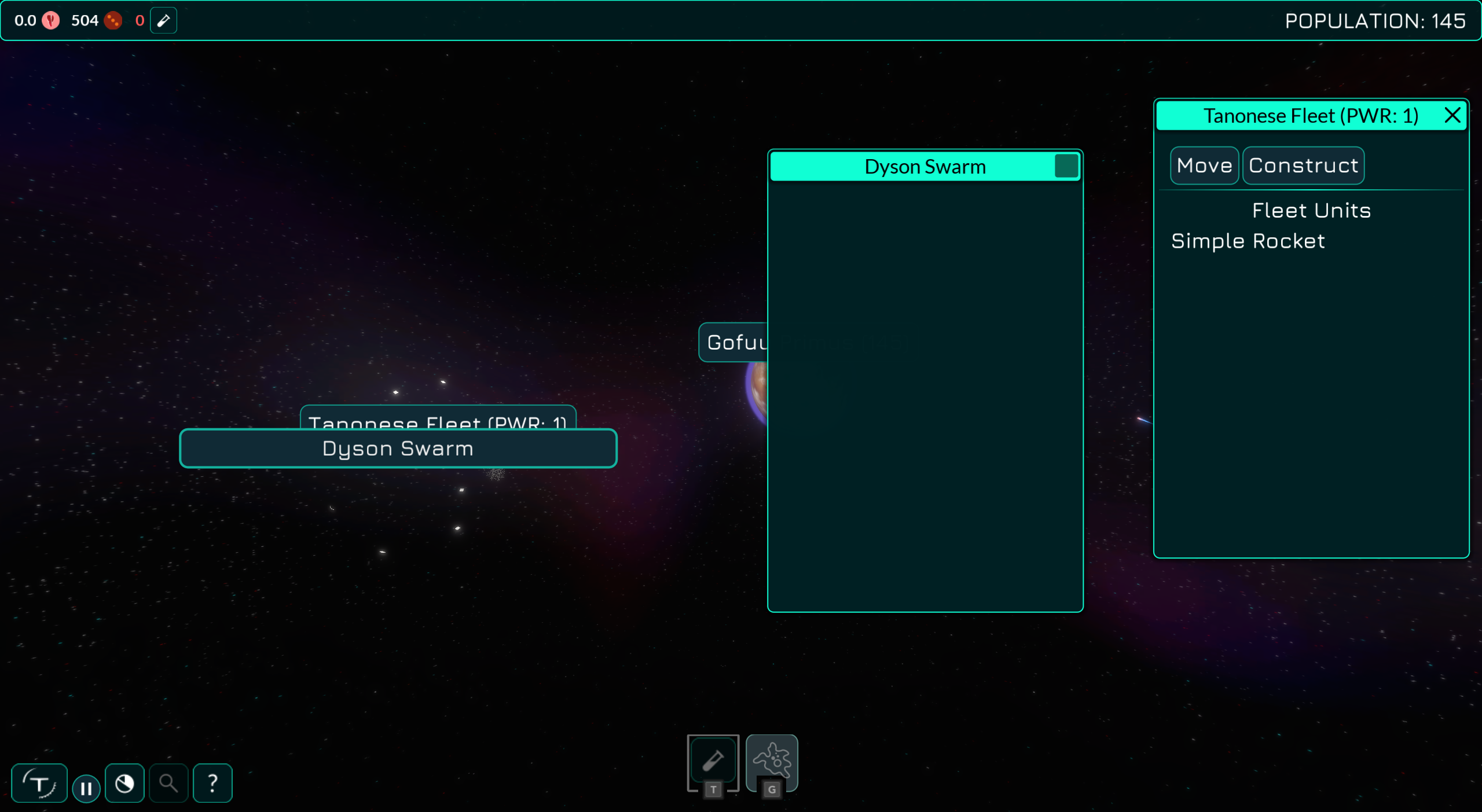
Task: Open the question mark help icon
Action: (212, 783)
